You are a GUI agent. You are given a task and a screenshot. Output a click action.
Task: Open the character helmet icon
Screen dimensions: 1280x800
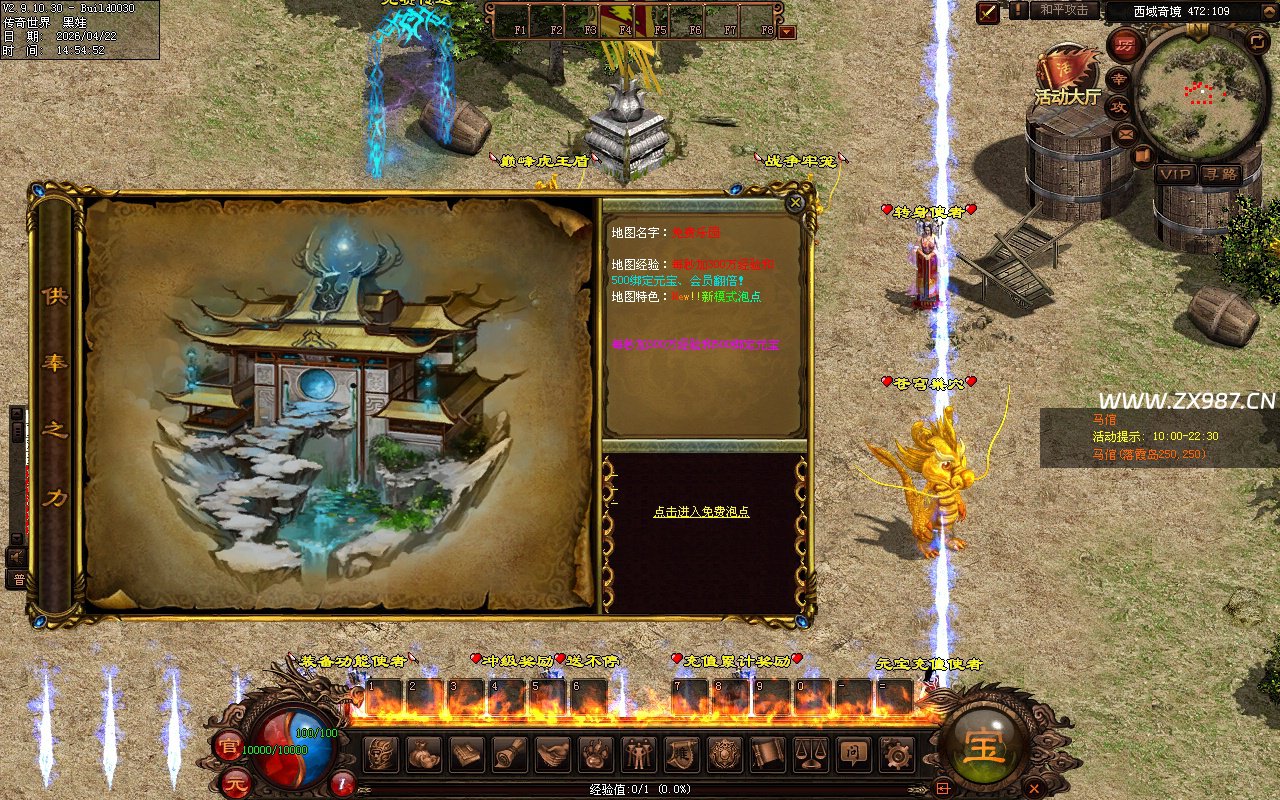click(x=381, y=754)
